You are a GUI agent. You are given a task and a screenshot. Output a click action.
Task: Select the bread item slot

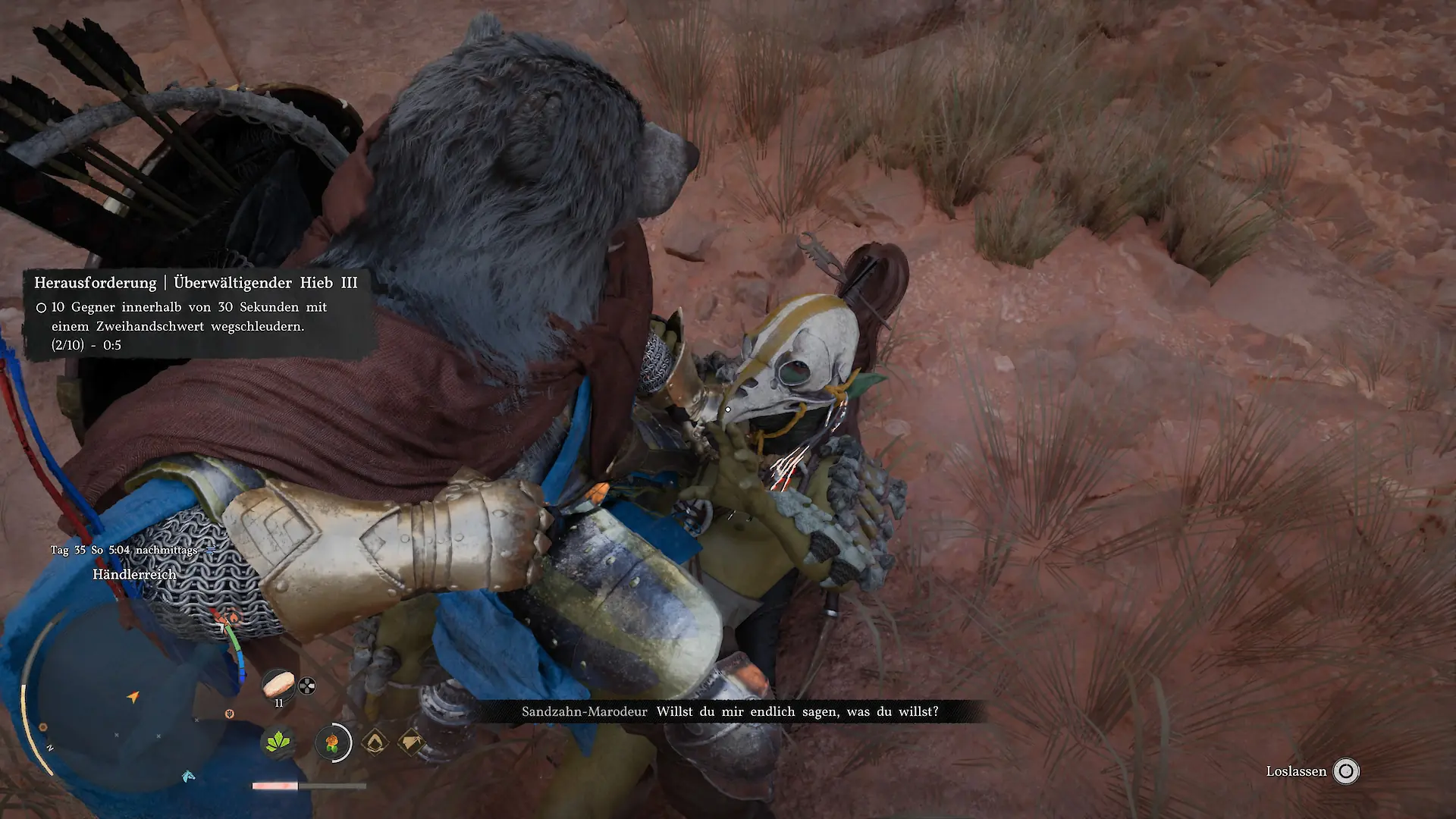pos(278,685)
